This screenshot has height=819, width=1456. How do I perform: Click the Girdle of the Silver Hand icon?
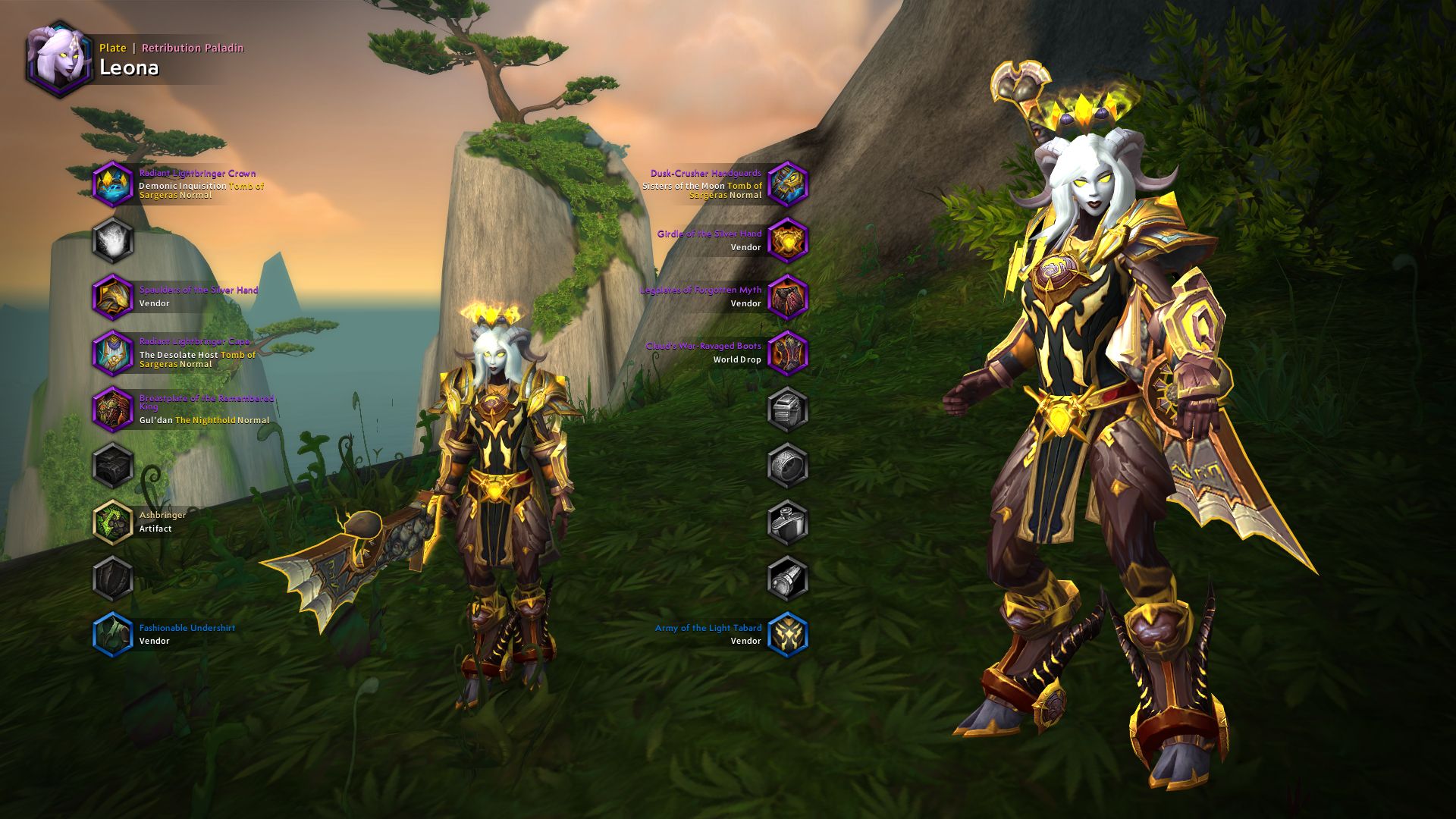(789, 241)
